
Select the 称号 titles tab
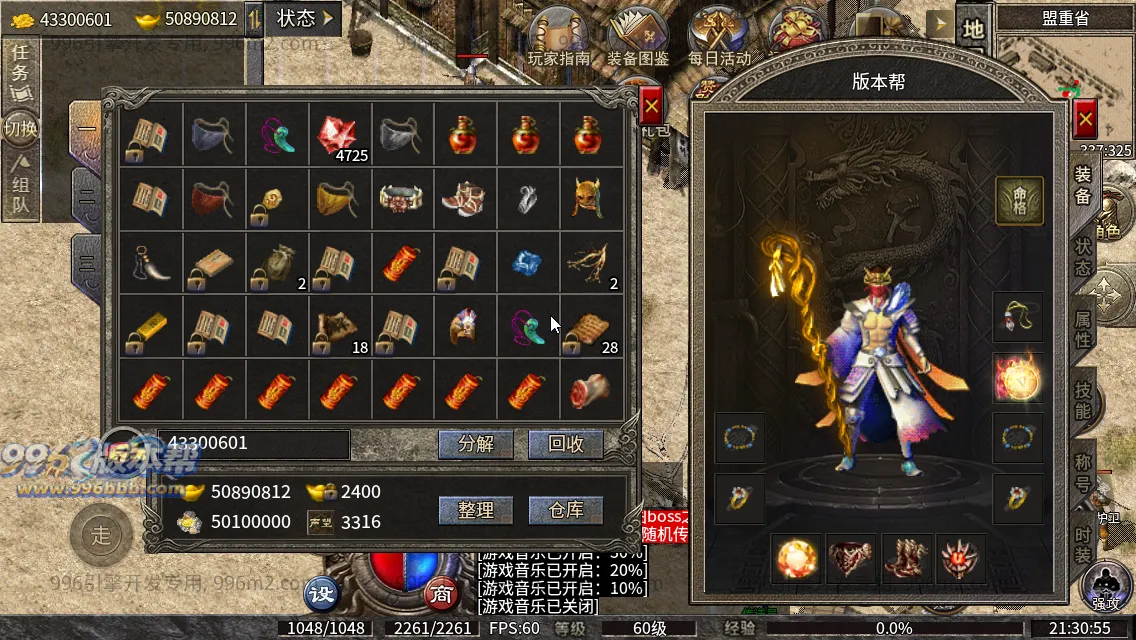(x=1083, y=471)
